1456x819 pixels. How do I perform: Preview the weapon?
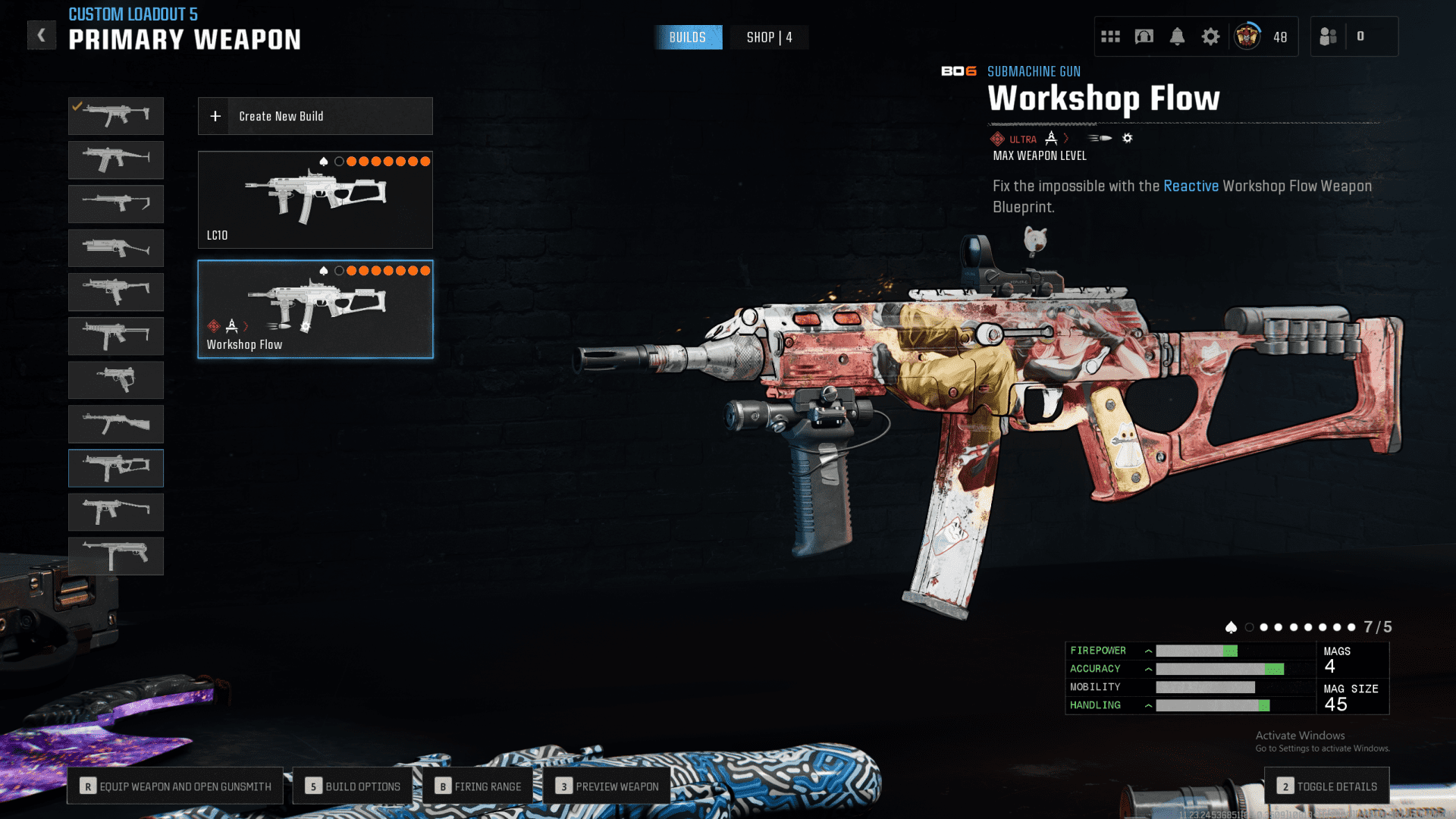tap(607, 786)
